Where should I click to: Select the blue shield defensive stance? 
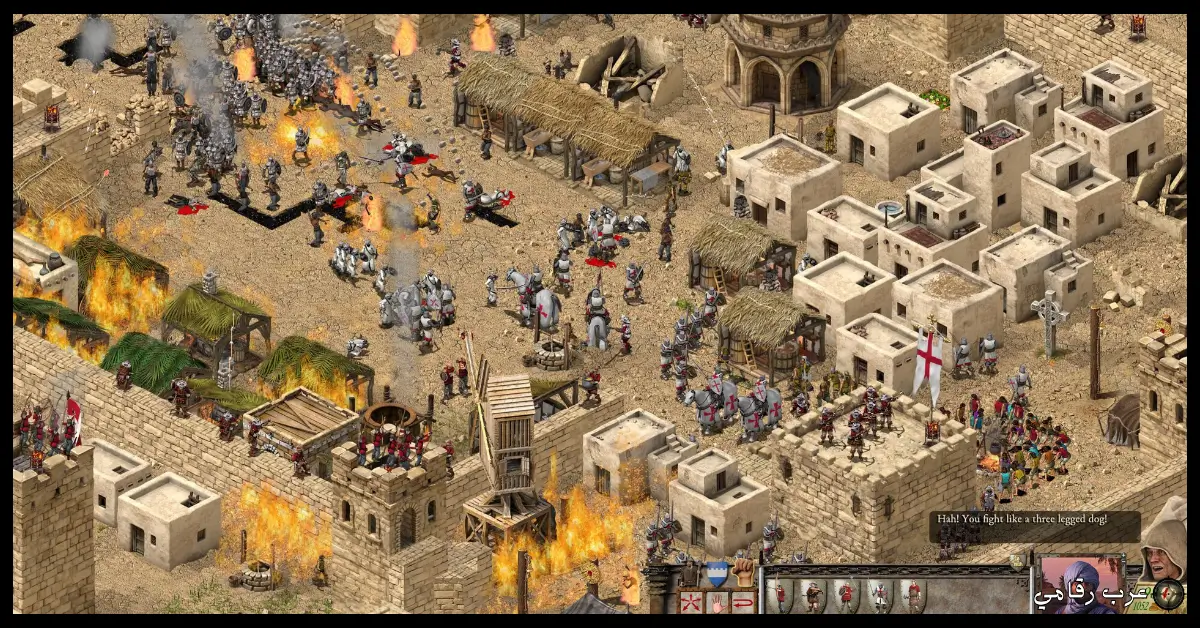[x=716, y=573]
